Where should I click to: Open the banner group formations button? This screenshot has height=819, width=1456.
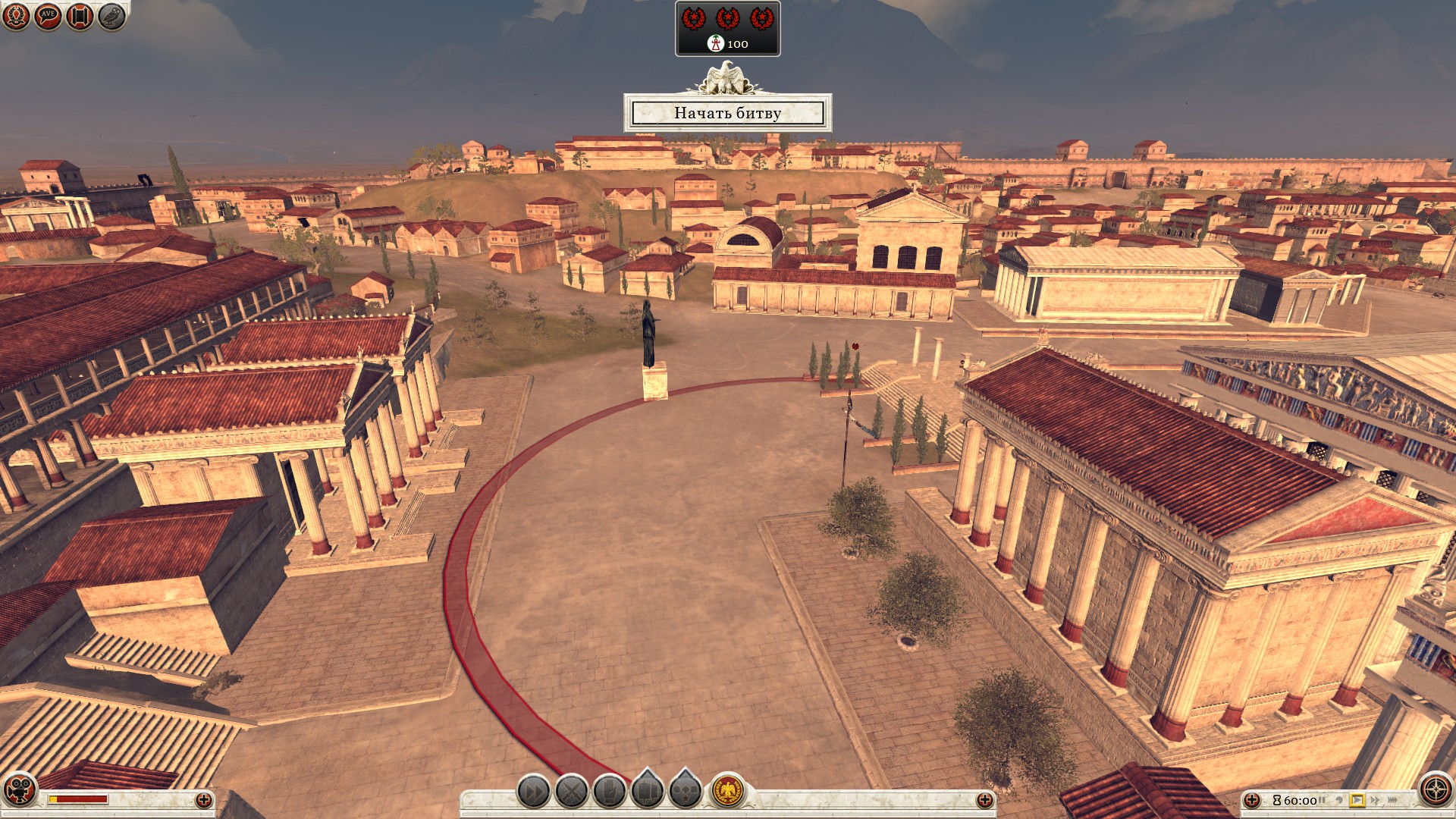point(648,791)
